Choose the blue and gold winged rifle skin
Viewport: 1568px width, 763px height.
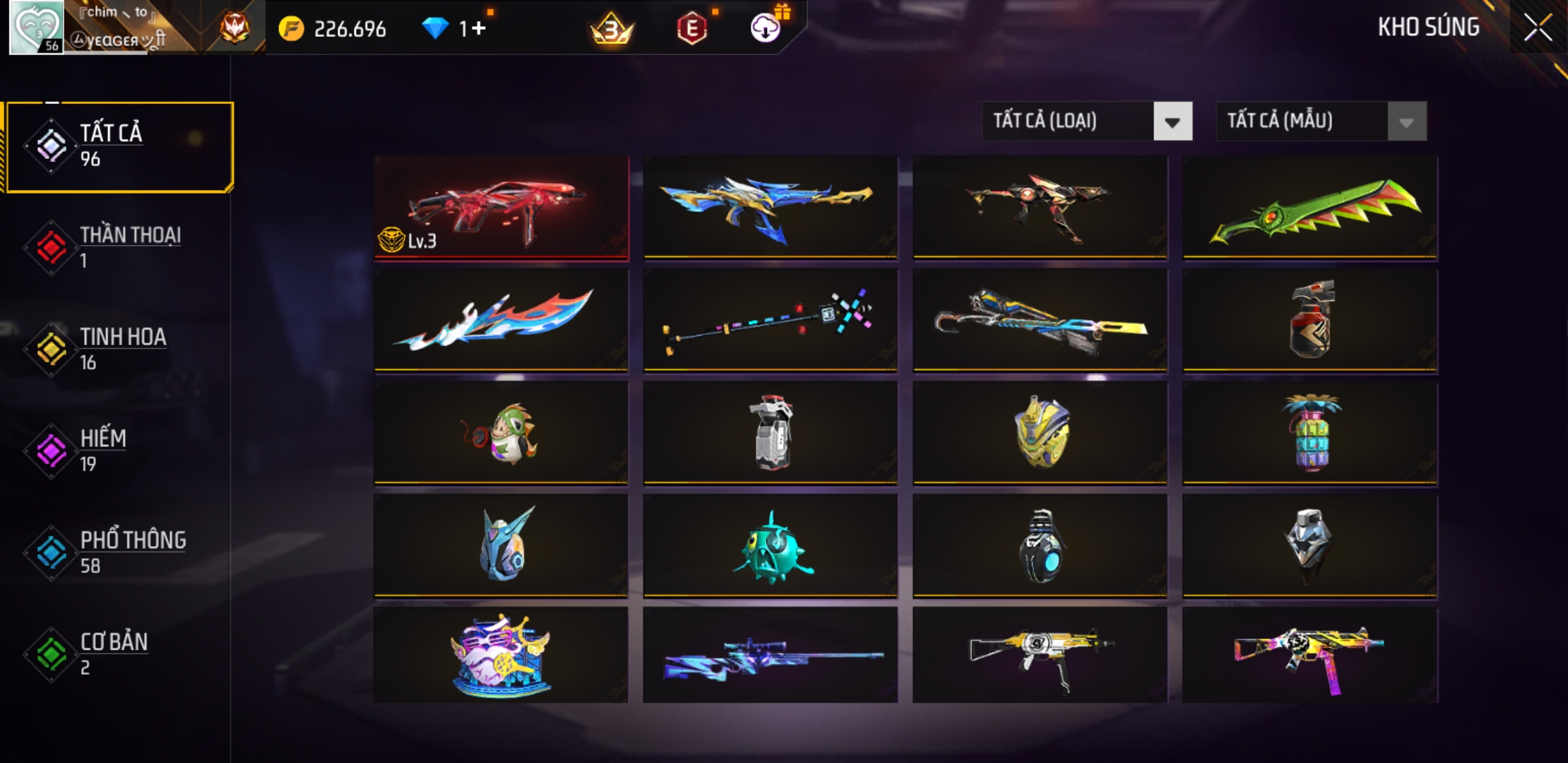click(x=770, y=206)
